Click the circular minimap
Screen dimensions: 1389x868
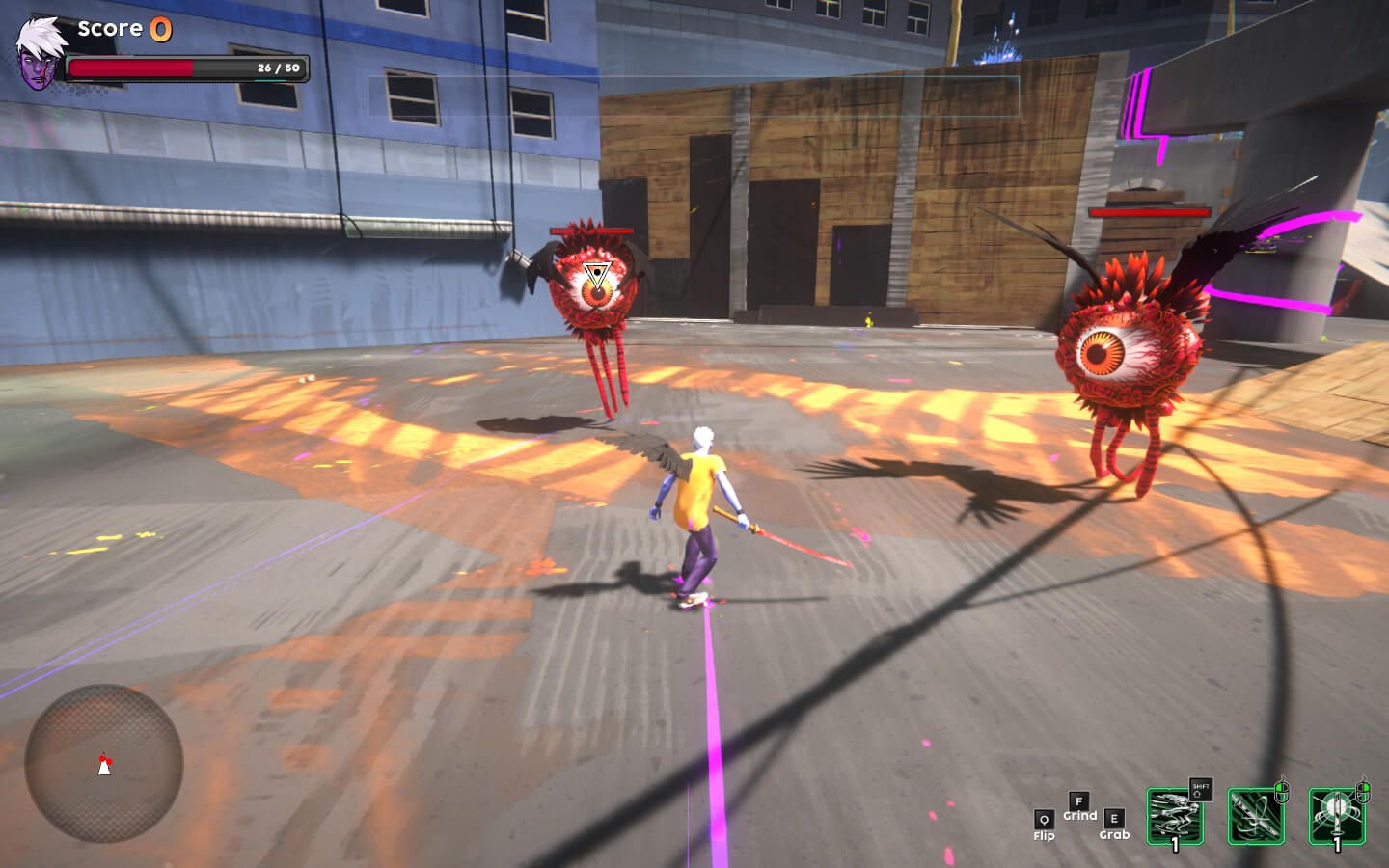(104, 763)
